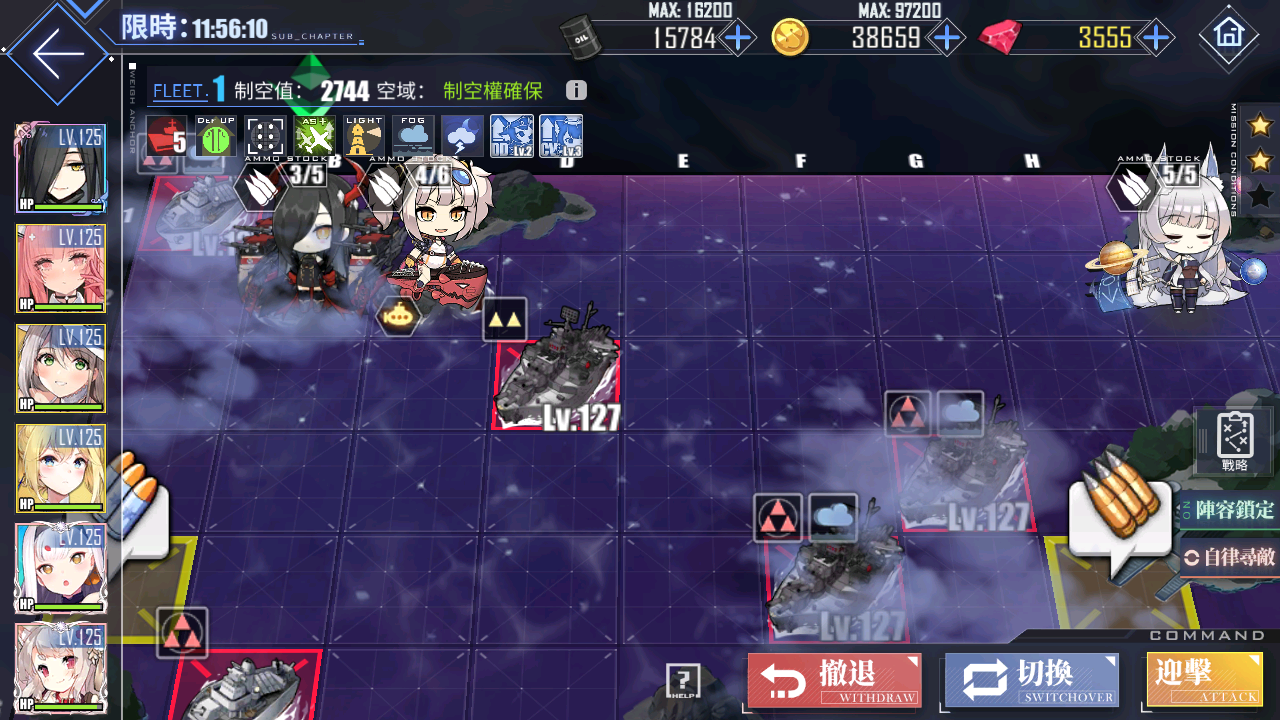Click the FOG weather effect icon
Screen dimensions: 1280x720
pyautogui.click(x=413, y=135)
